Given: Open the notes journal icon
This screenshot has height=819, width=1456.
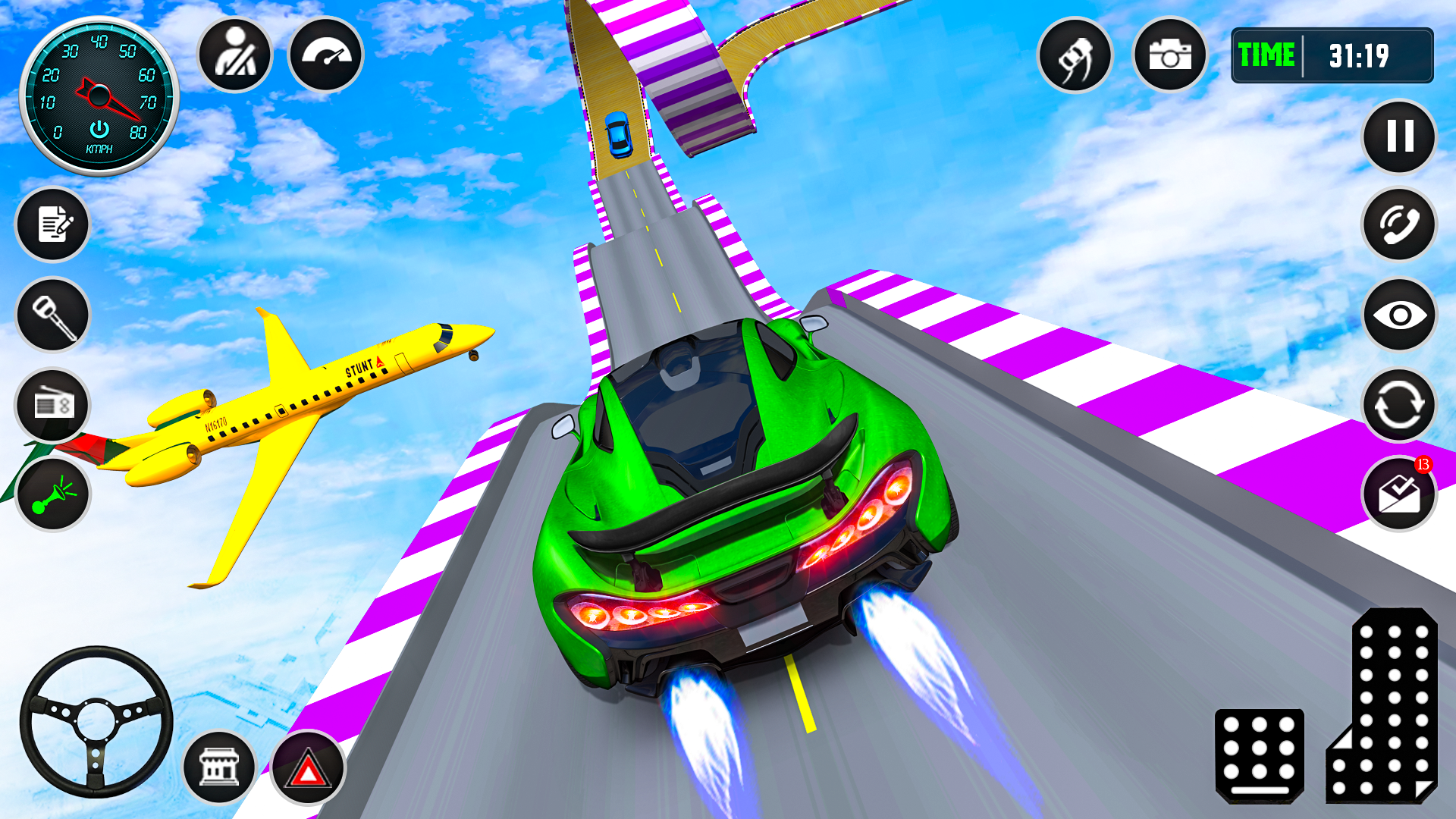Looking at the screenshot, I should pyautogui.click(x=52, y=225).
